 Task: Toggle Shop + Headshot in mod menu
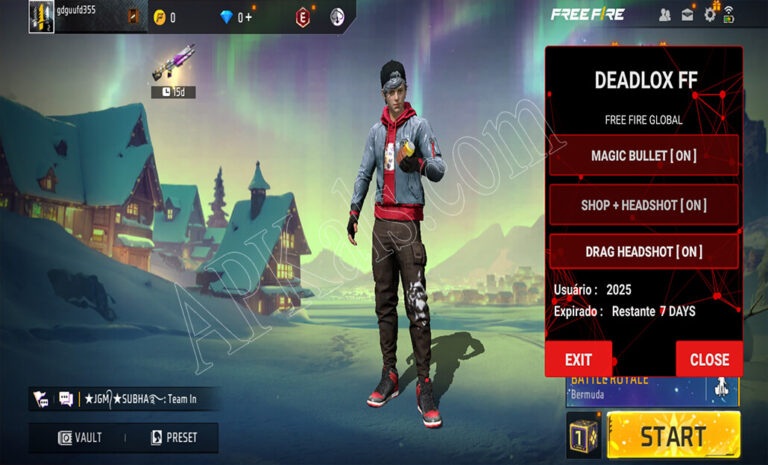tap(643, 205)
